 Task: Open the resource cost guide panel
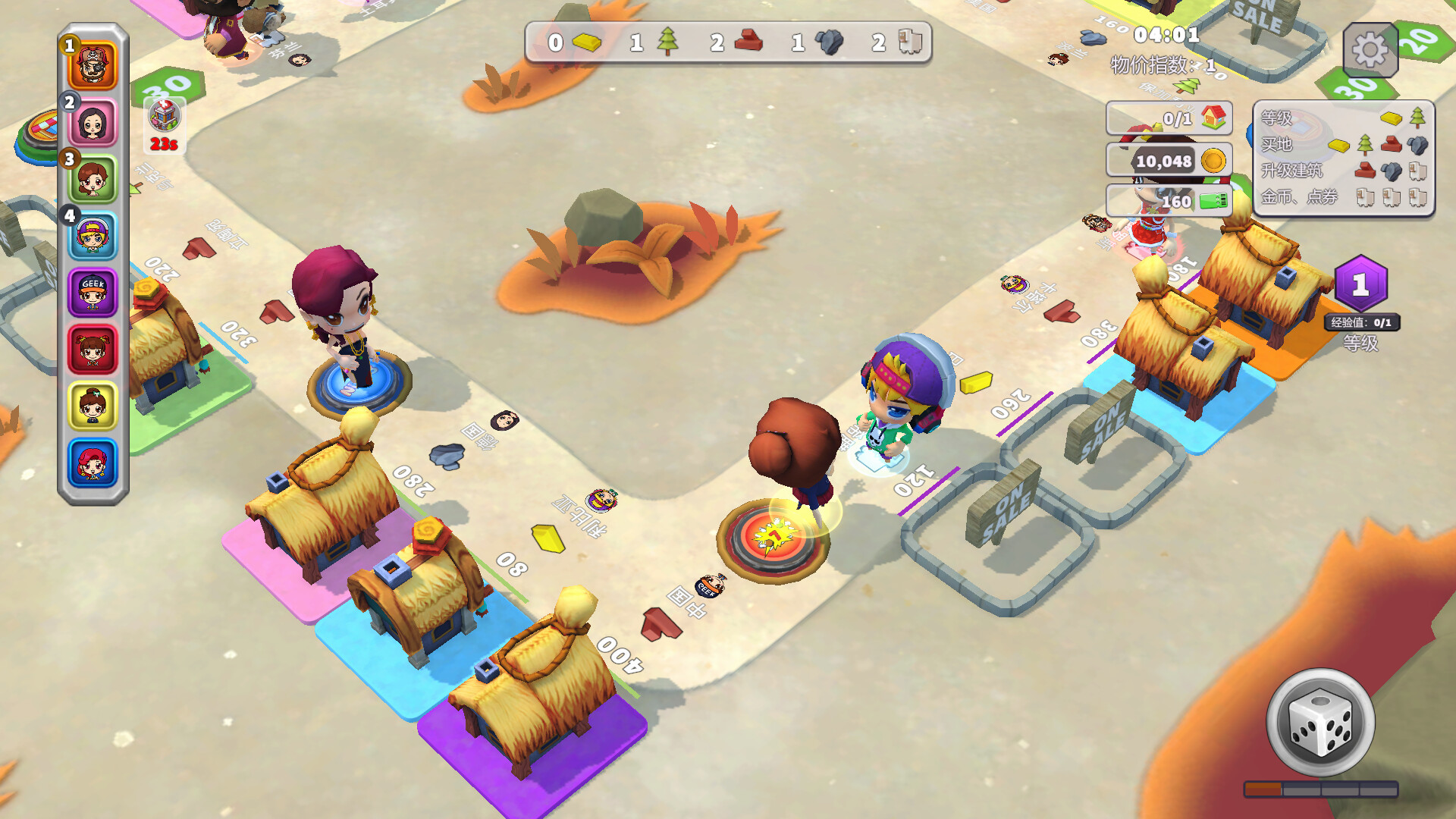coord(1343,158)
